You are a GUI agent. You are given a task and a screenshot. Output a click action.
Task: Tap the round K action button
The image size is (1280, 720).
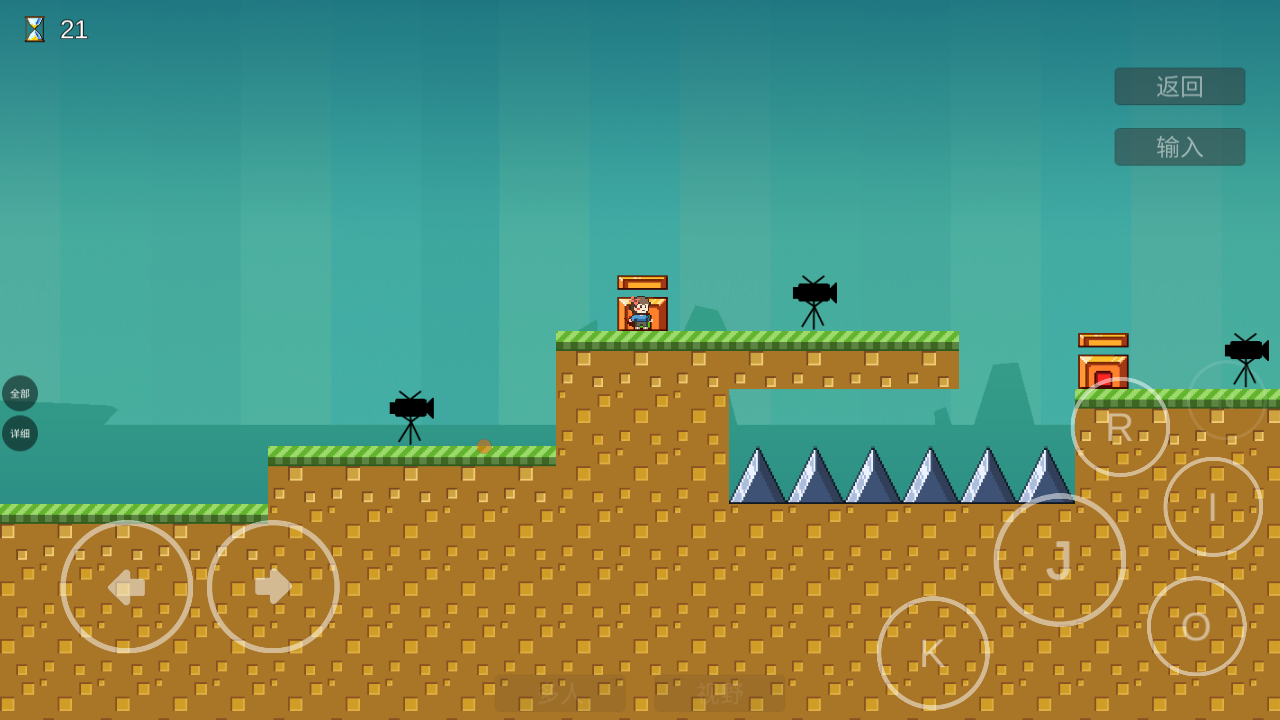933,653
